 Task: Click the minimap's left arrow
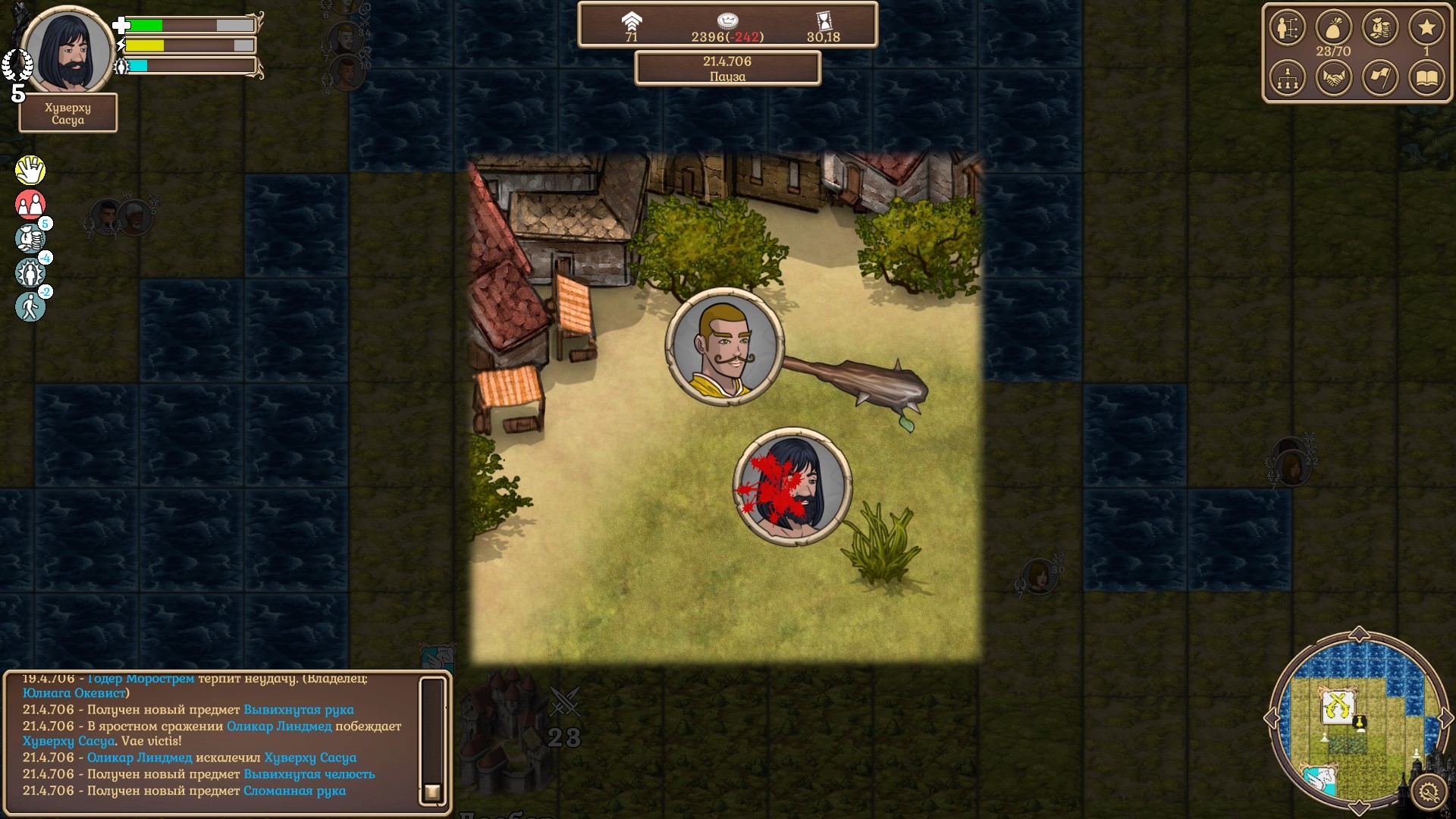point(1272,717)
